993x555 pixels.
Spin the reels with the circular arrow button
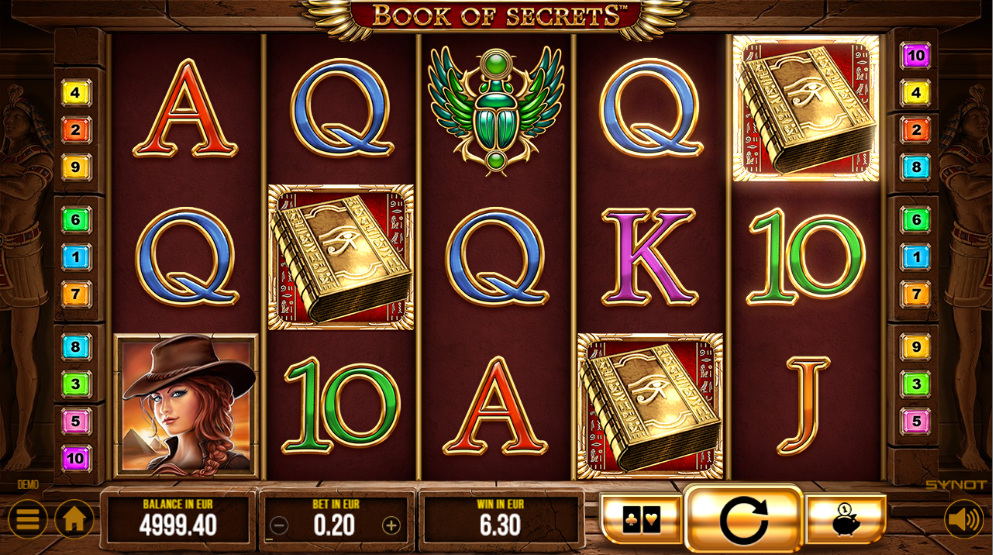point(743,520)
